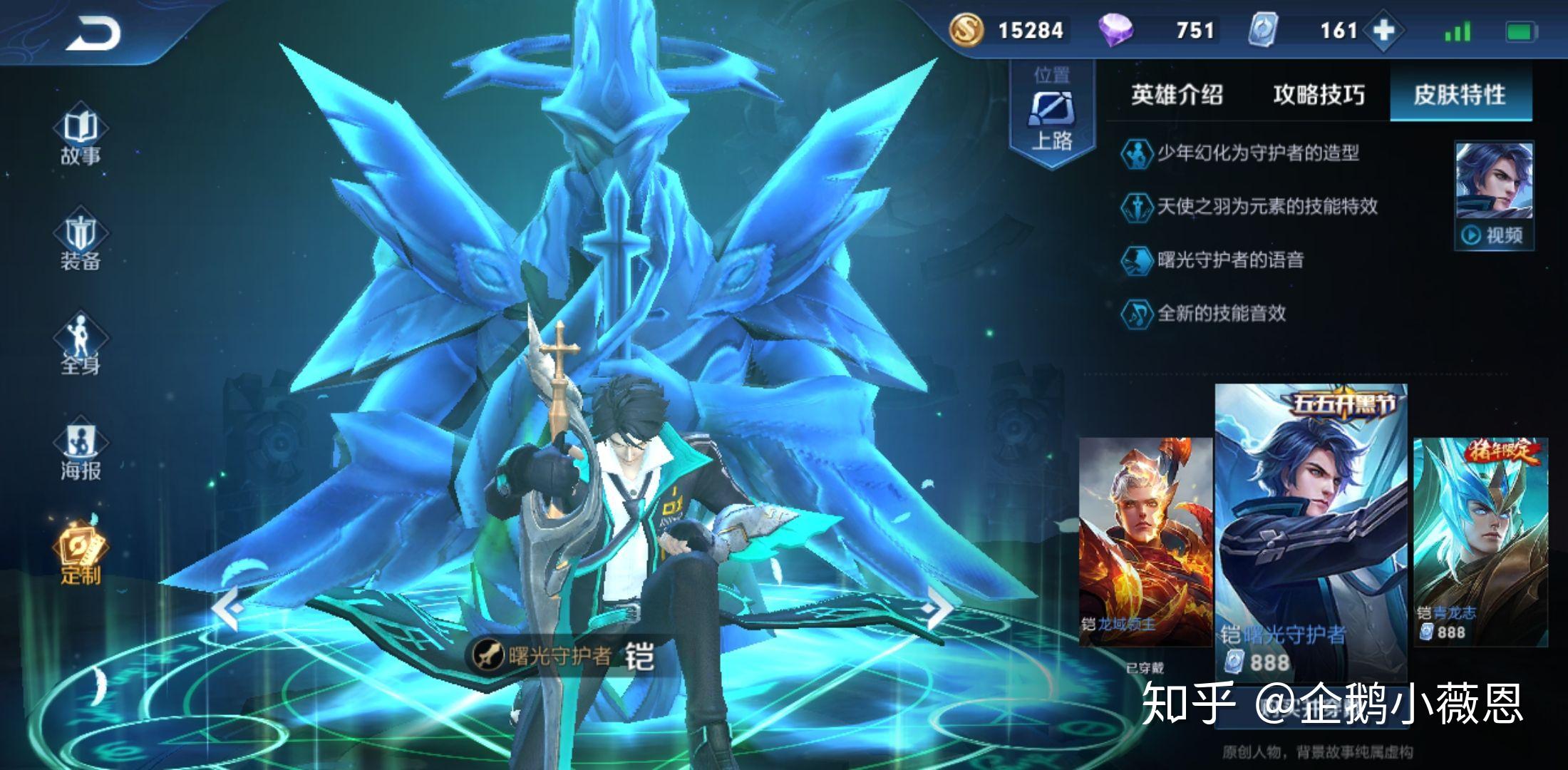1568x770 pixels.
Task: Show the next skin with right arrow
Action: pos(937,608)
